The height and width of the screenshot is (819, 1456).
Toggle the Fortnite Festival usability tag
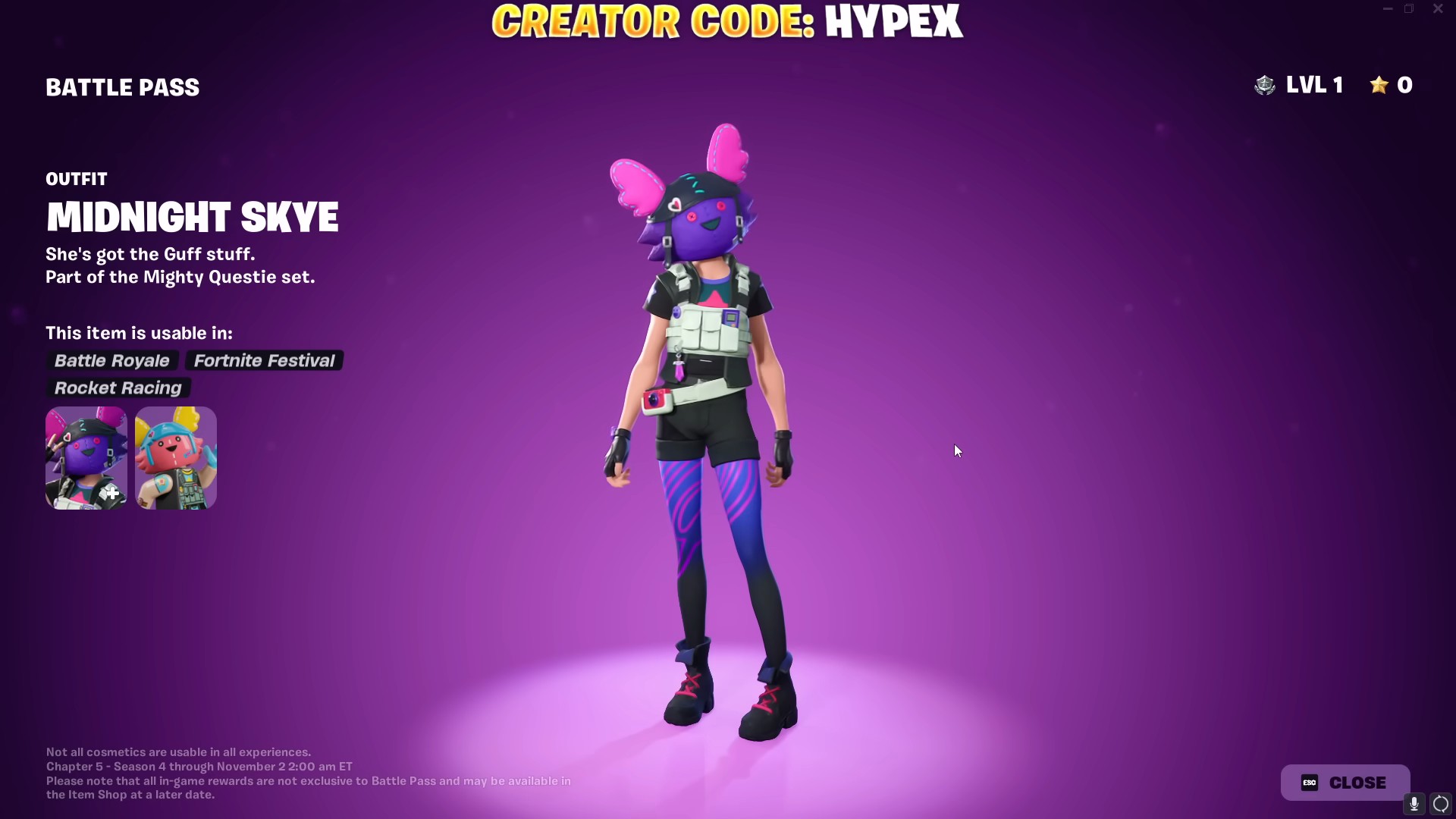coord(264,360)
